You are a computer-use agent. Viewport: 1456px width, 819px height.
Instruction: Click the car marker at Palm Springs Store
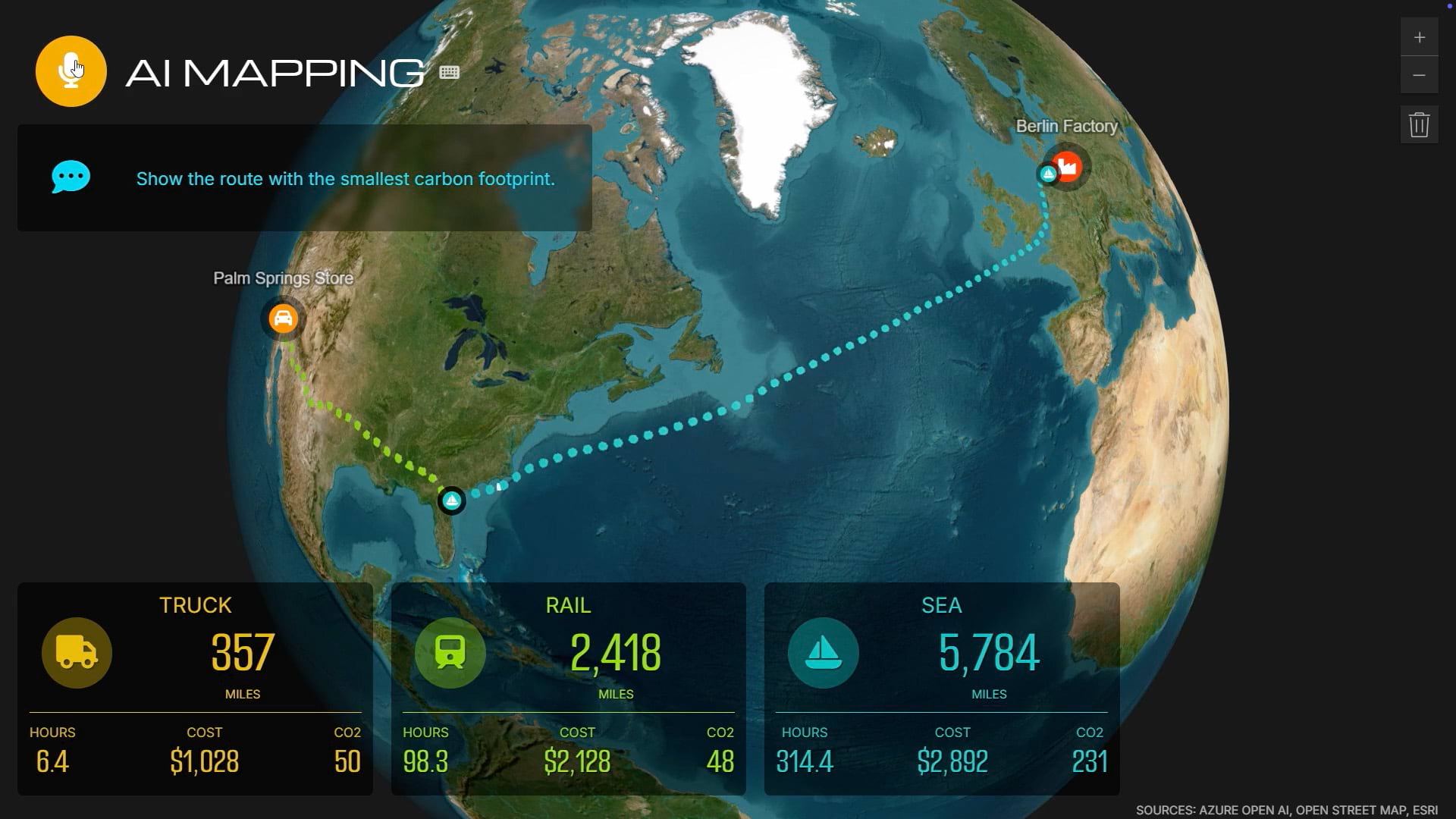click(x=282, y=318)
